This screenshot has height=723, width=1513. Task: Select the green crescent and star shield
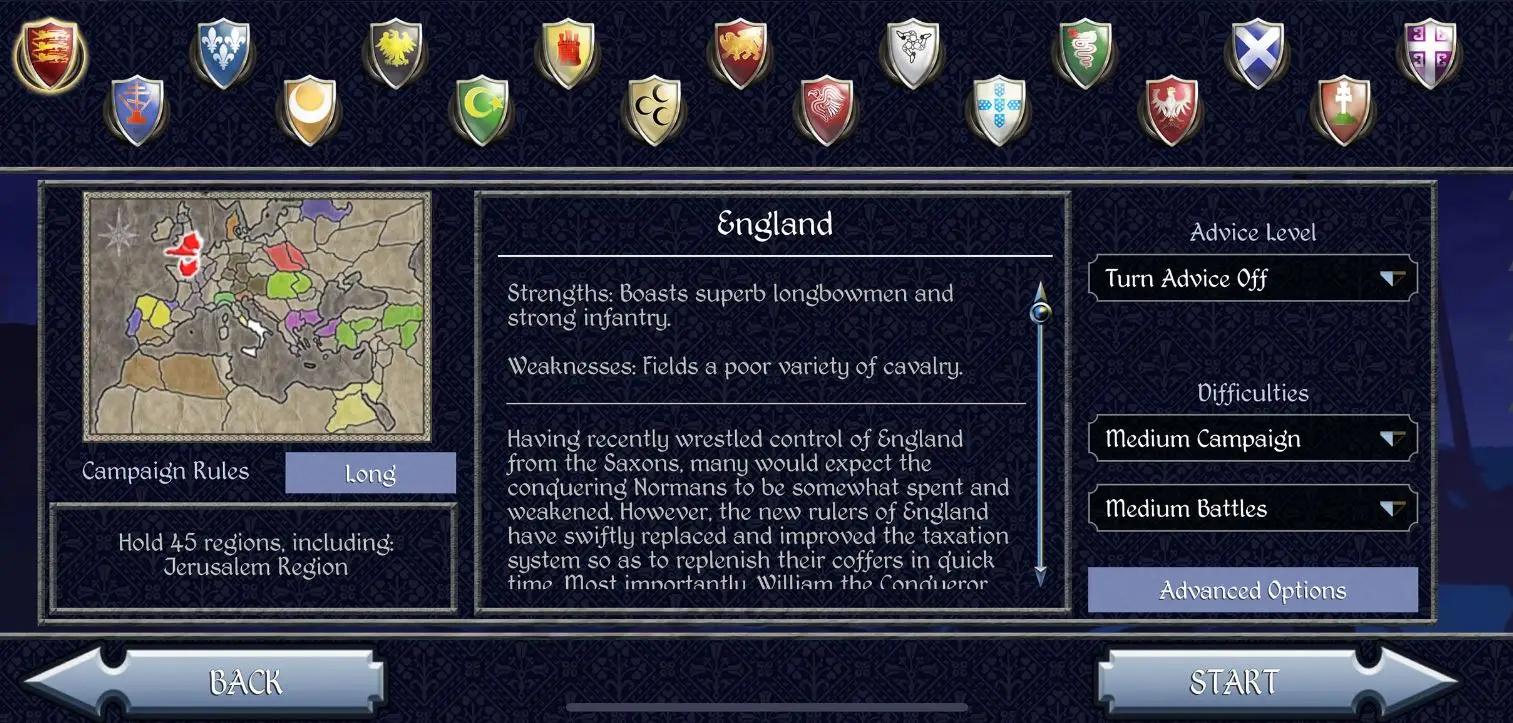pos(481,110)
